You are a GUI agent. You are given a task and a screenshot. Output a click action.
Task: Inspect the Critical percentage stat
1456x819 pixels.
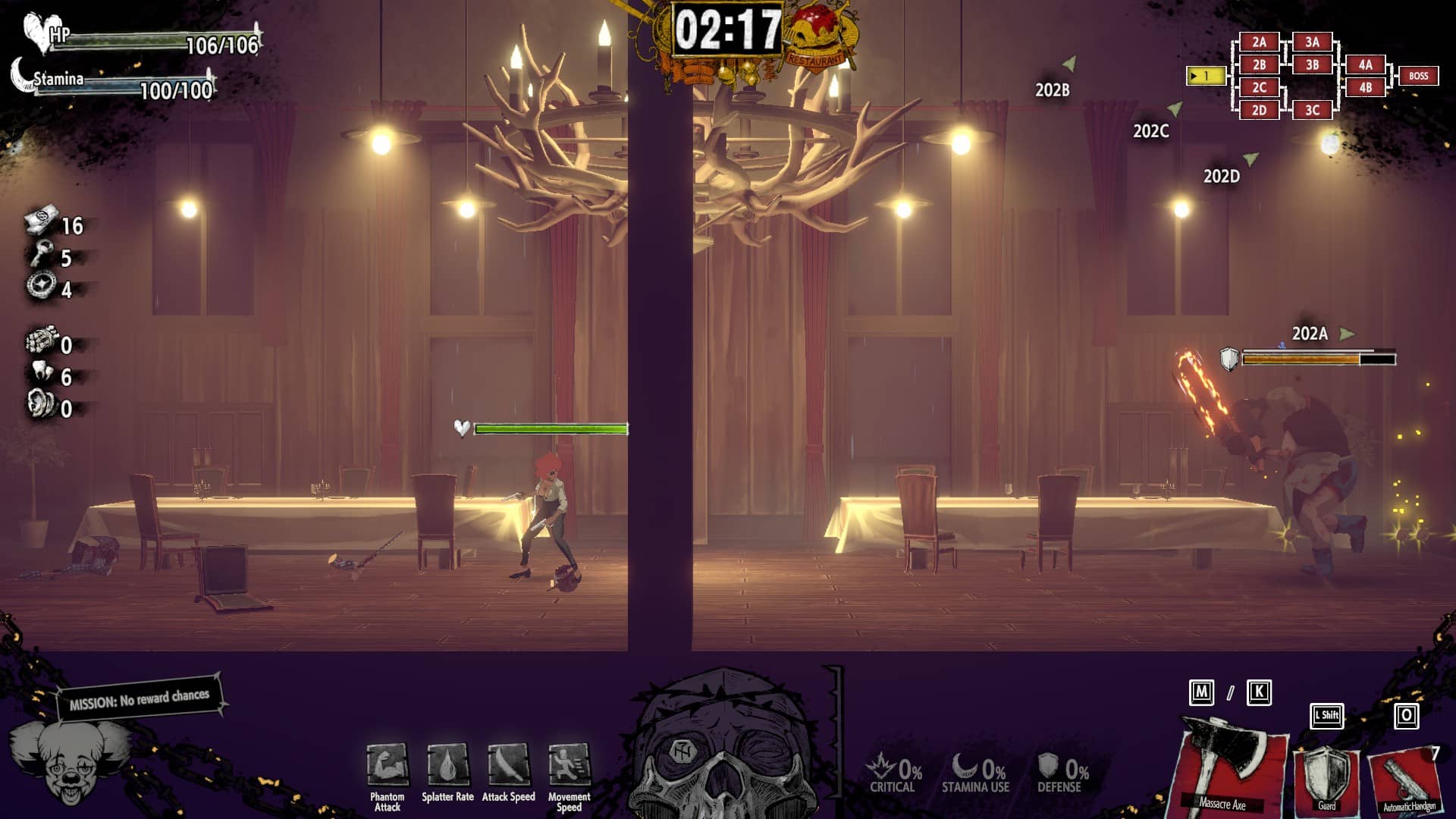click(893, 773)
